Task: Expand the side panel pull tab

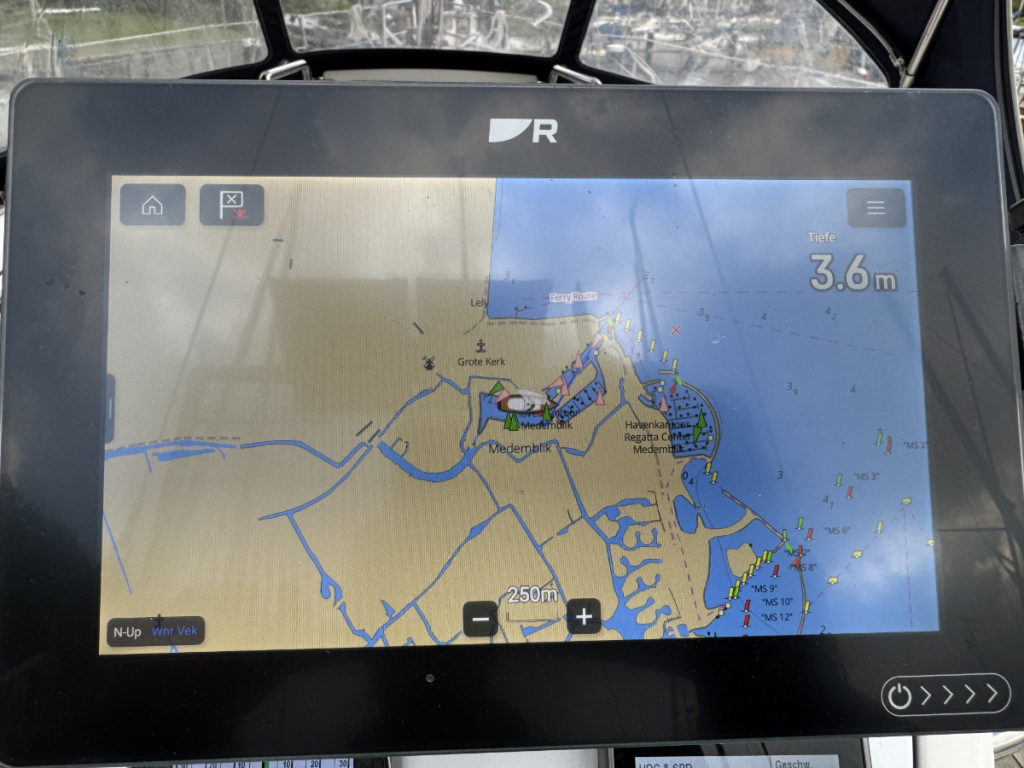Action: pos(109,408)
